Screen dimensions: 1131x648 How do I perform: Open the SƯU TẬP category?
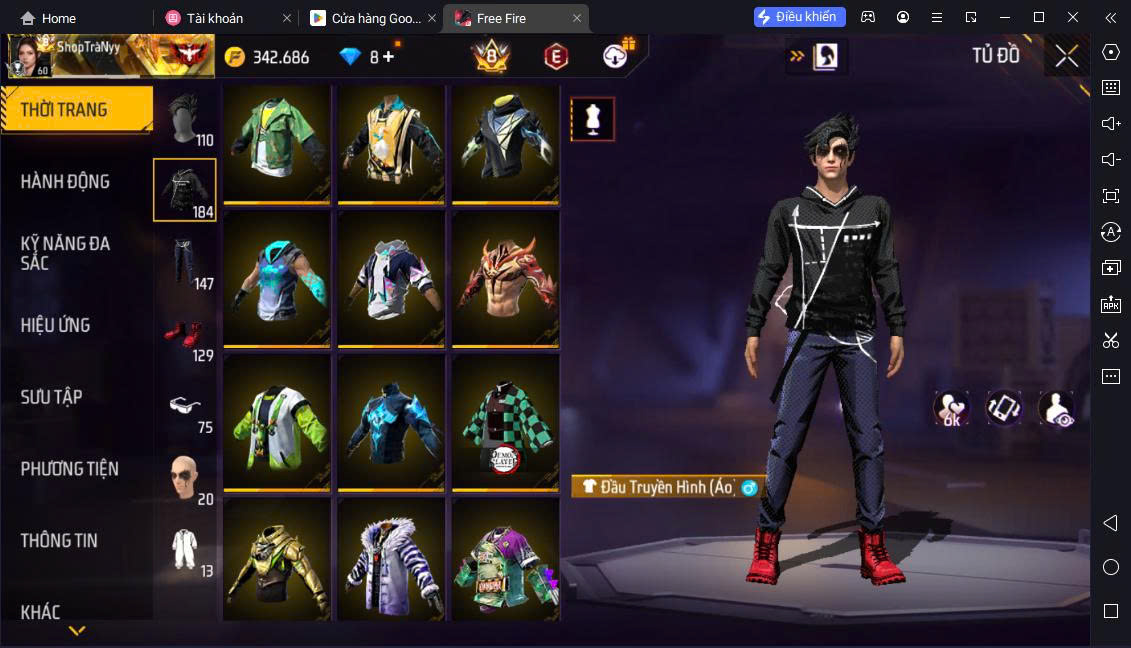[52, 397]
